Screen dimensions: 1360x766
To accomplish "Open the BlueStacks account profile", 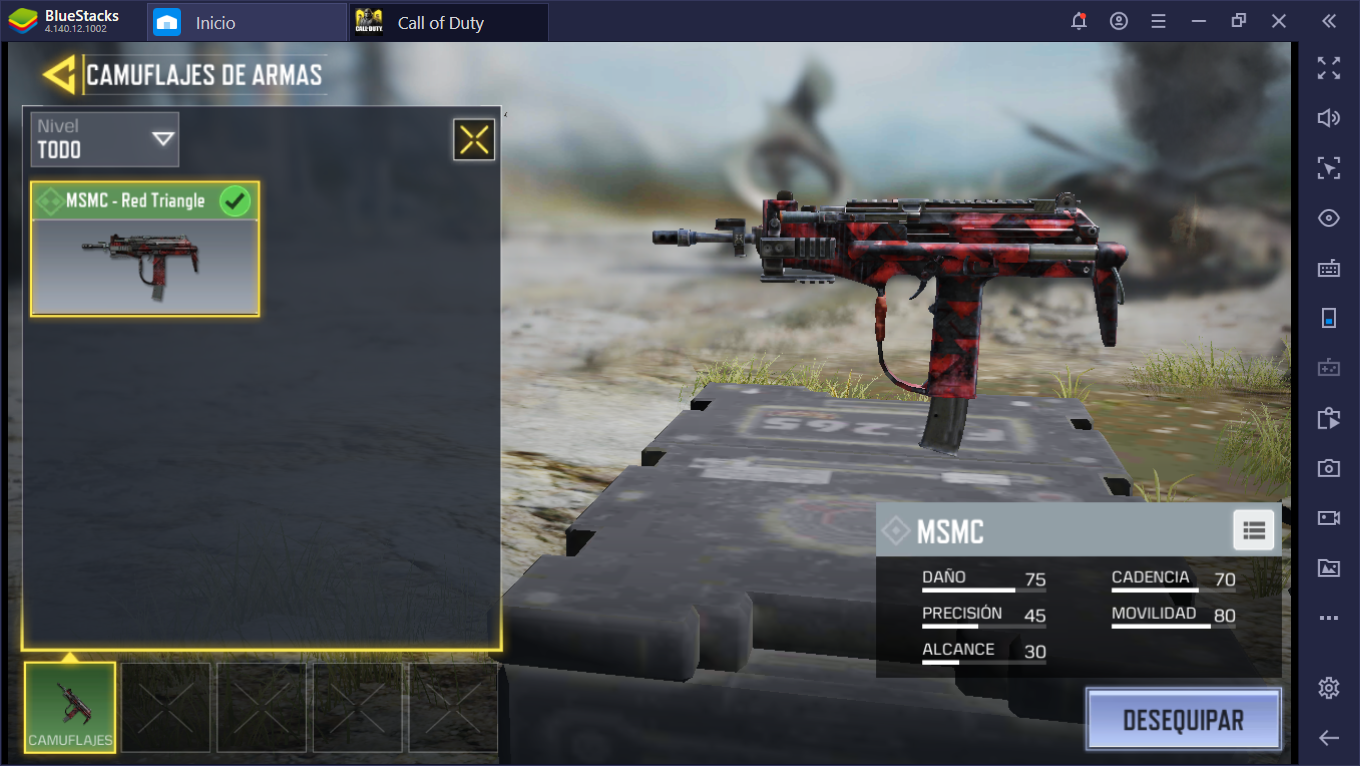I will point(1118,21).
